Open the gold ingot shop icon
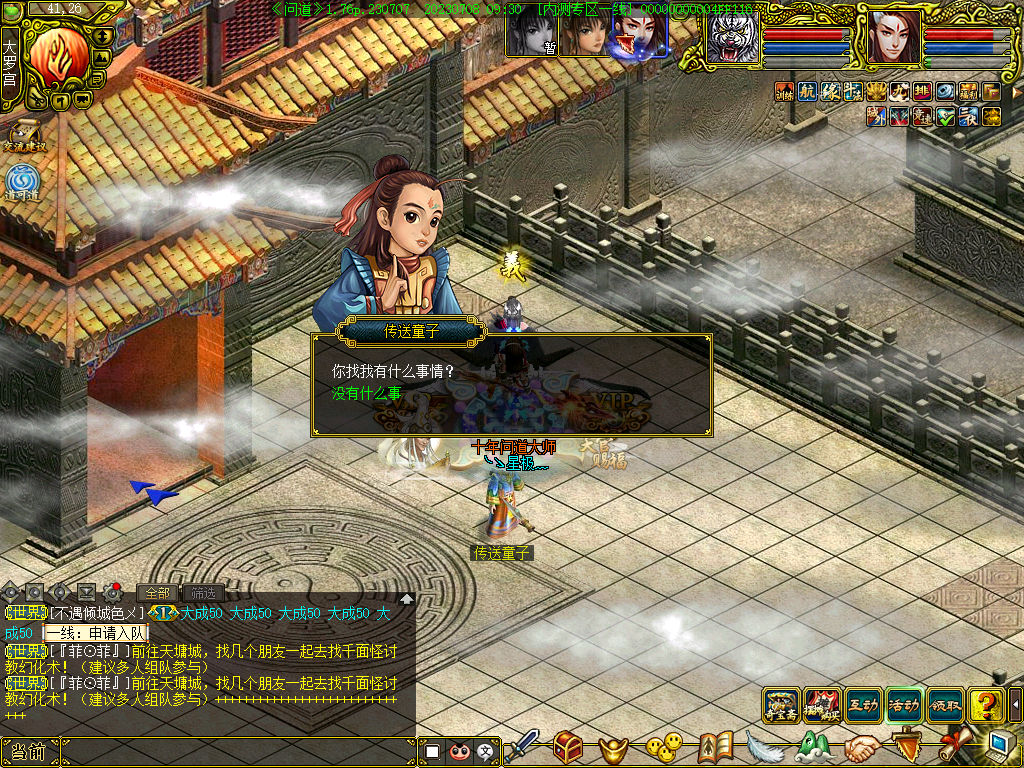This screenshot has width=1024, height=768. pos(613,748)
